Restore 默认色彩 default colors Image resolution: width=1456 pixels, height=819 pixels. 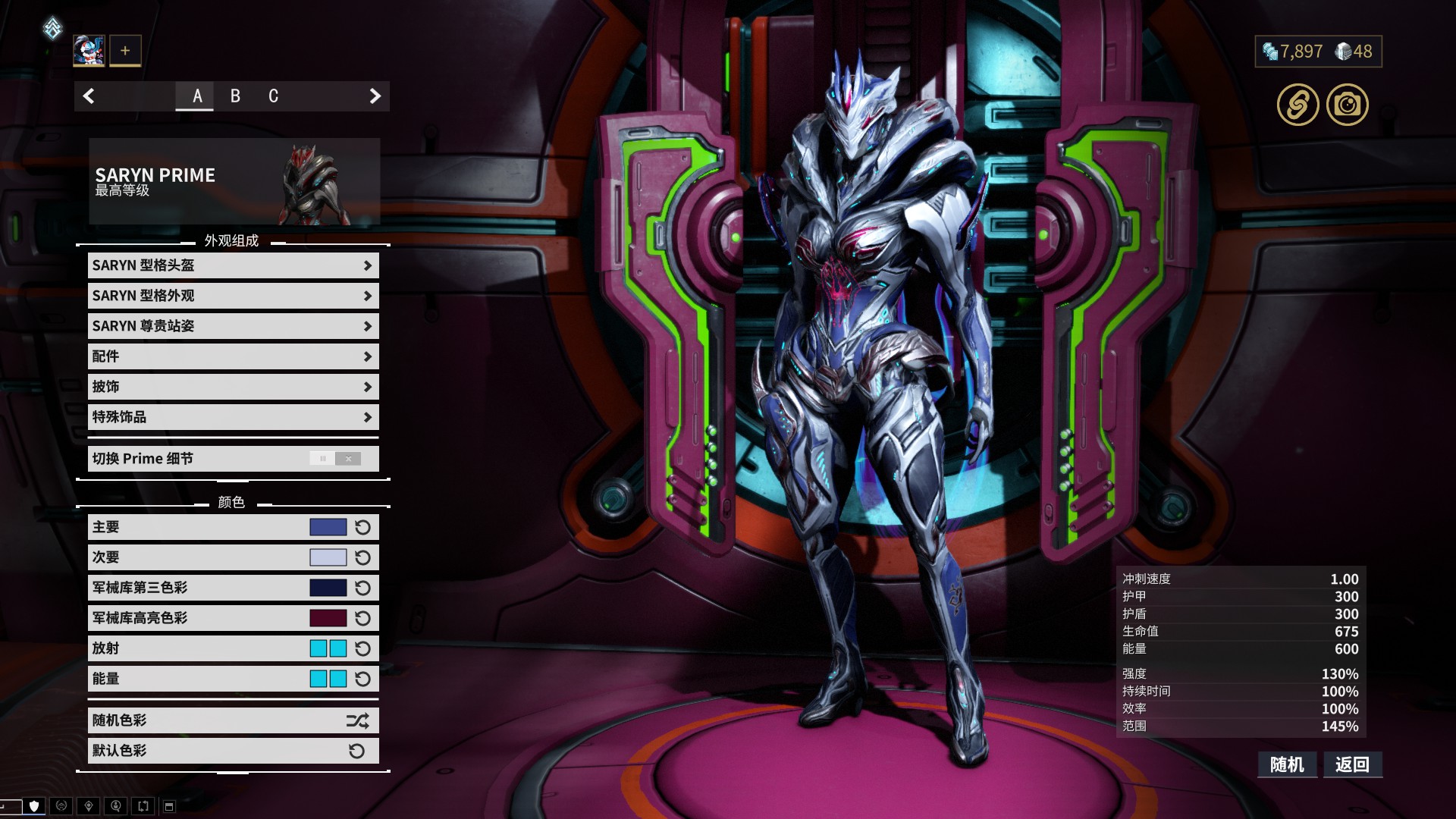point(233,751)
